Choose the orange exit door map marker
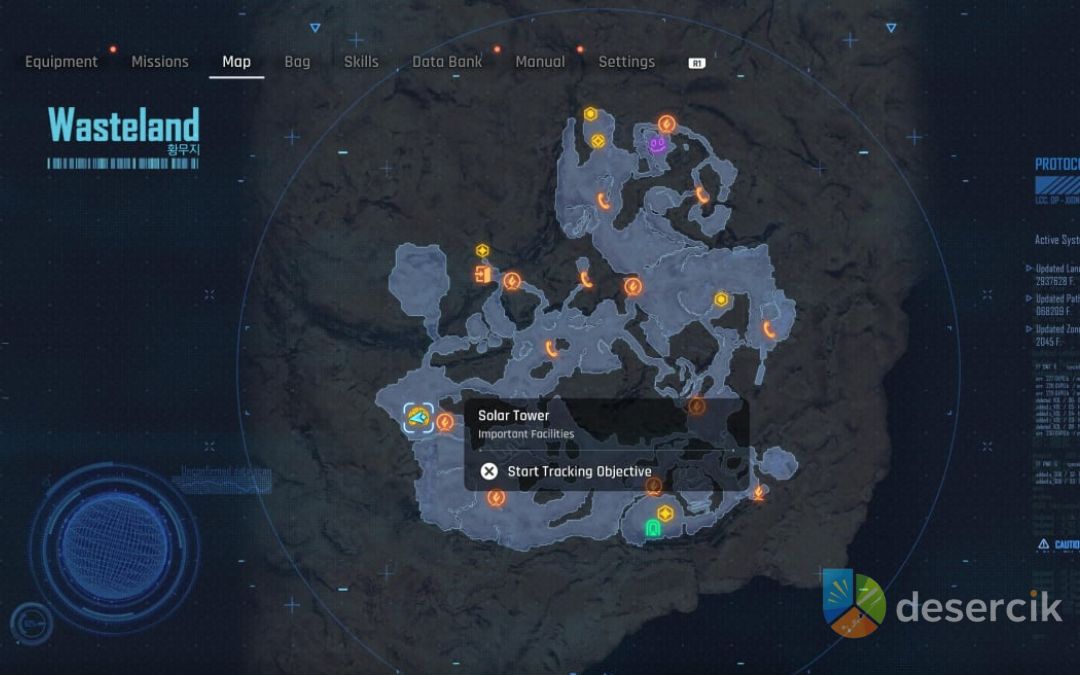This screenshot has width=1080, height=675. click(x=483, y=274)
